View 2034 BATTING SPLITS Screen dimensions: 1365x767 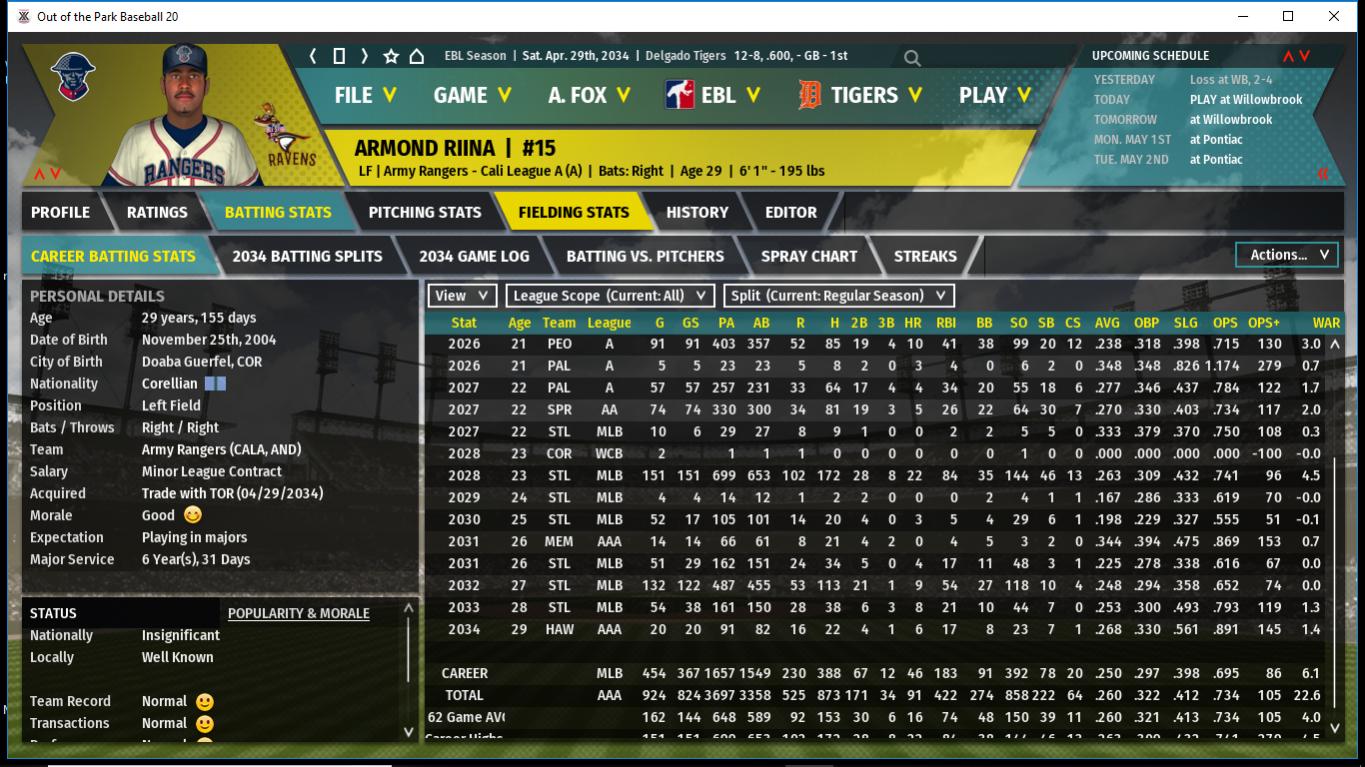click(x=307, y=256)
